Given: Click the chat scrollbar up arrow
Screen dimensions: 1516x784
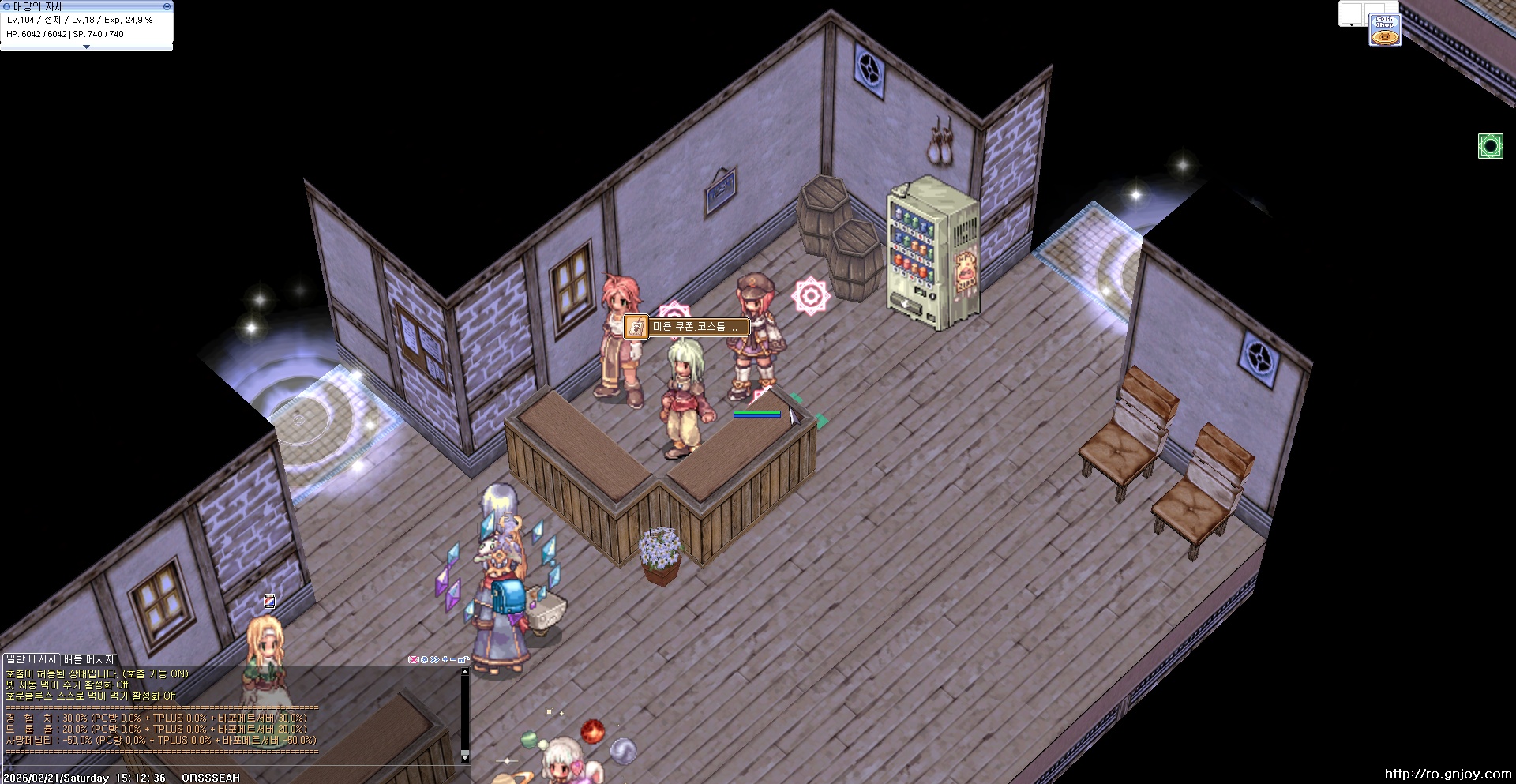Looking at the screenshot, I should coord(465,672).
